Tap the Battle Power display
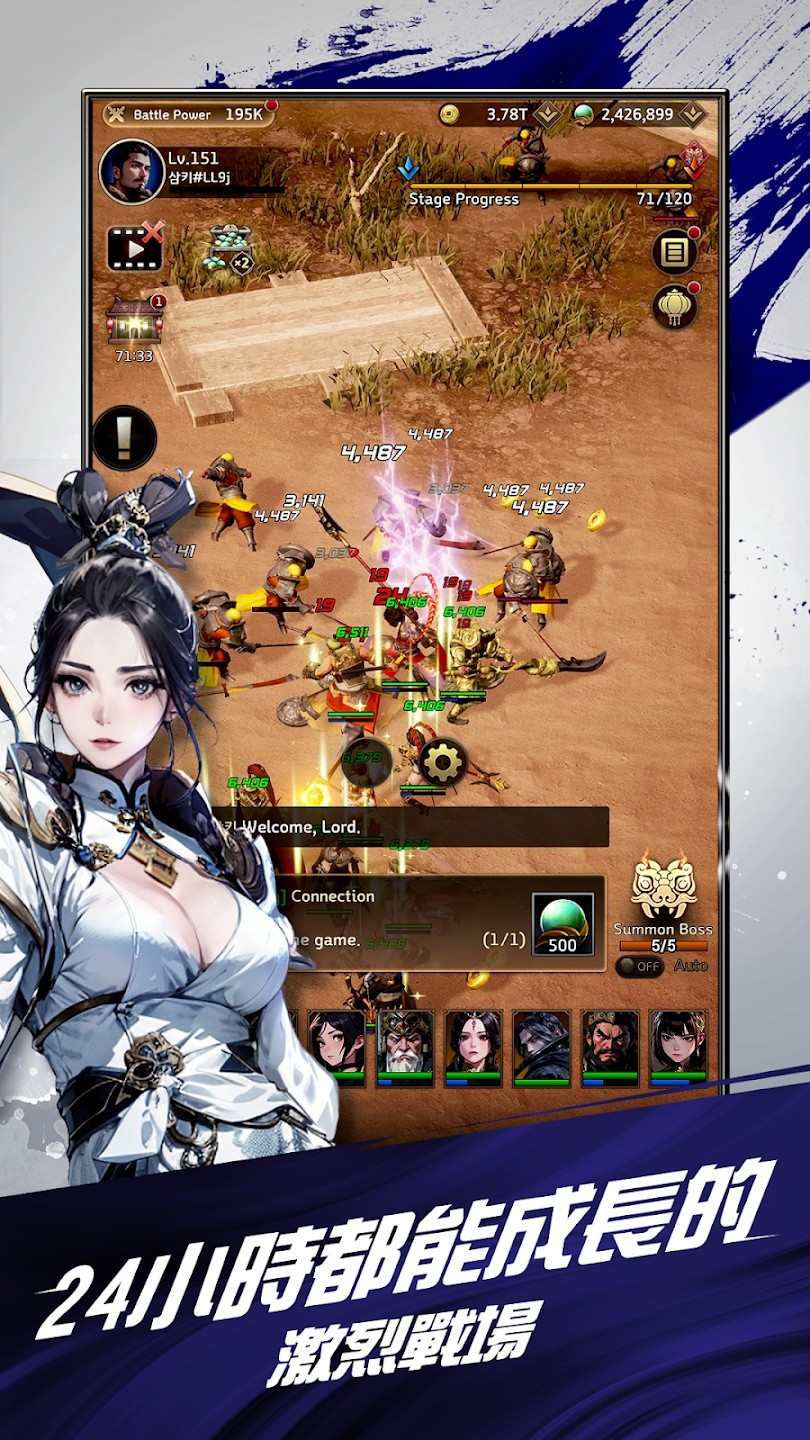Viewport: 810px width, 1440px height. pos(188,114)
